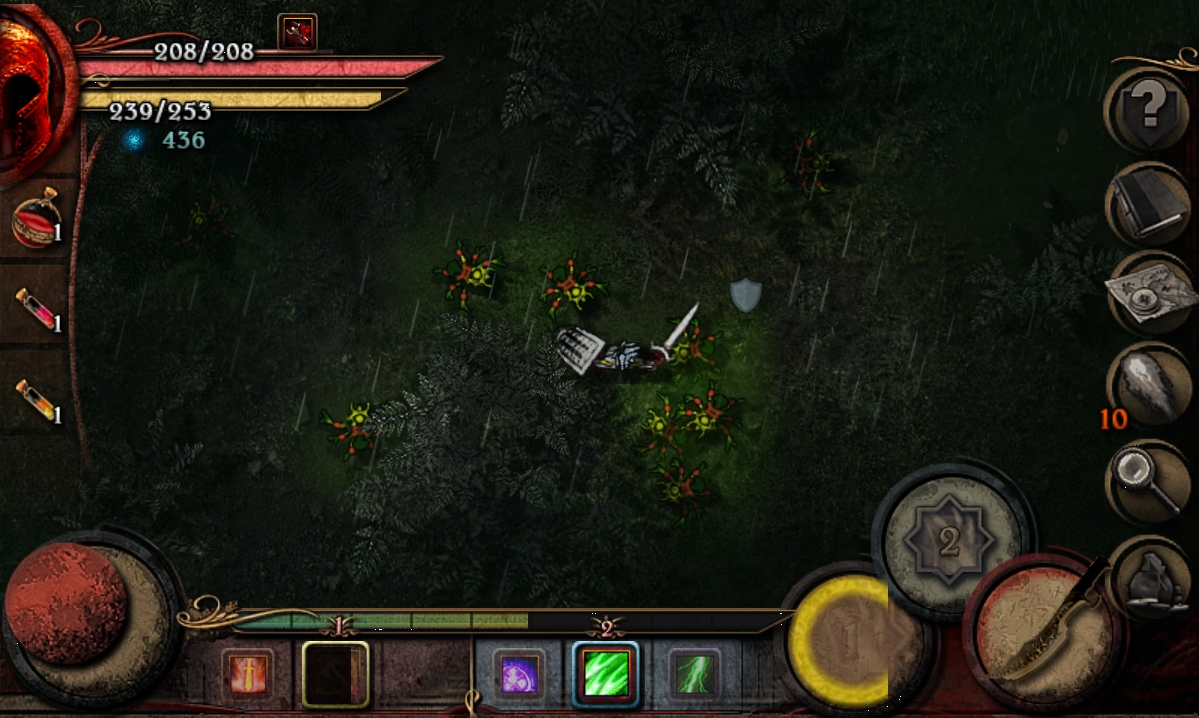This screenshot has height=718, width=1199.
Task: Open the question mark help button
Action: click(1147, 108)
